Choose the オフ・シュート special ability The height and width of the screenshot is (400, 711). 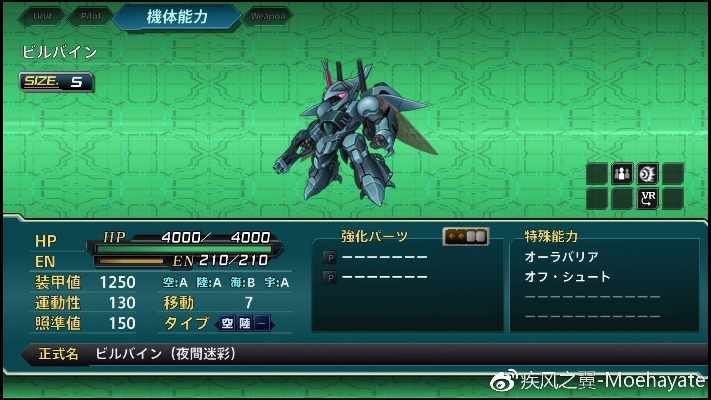[x=567, y=277]
